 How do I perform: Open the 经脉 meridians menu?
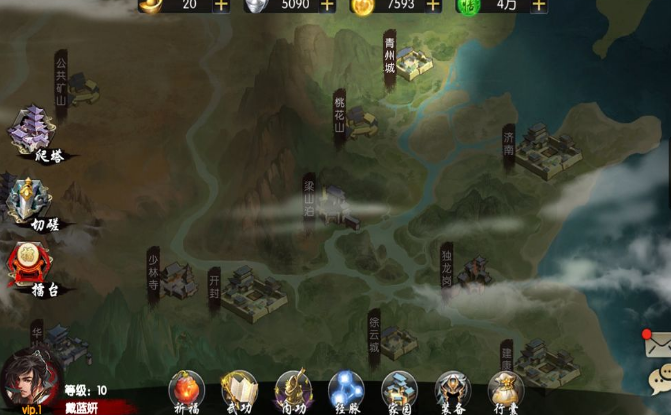pos(346,390)
